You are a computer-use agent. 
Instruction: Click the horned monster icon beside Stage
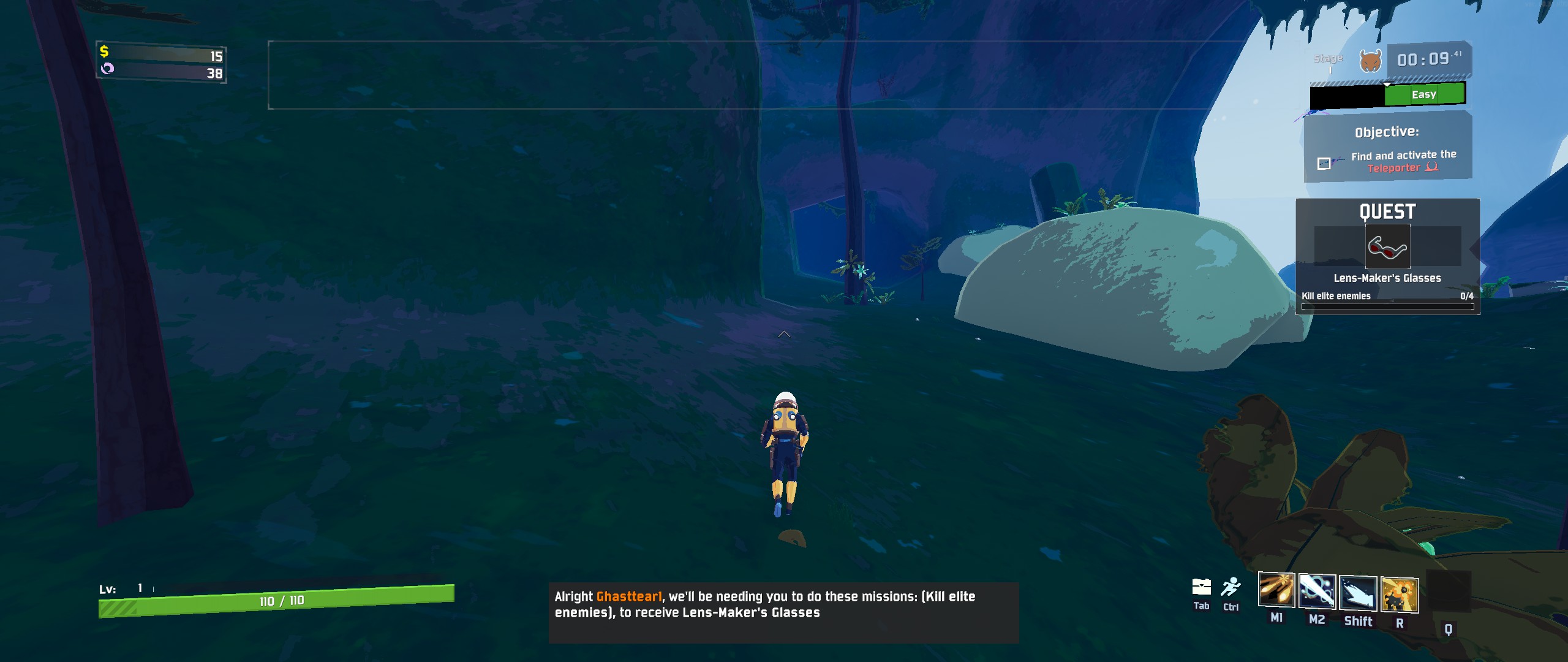tap(1370, 61)
